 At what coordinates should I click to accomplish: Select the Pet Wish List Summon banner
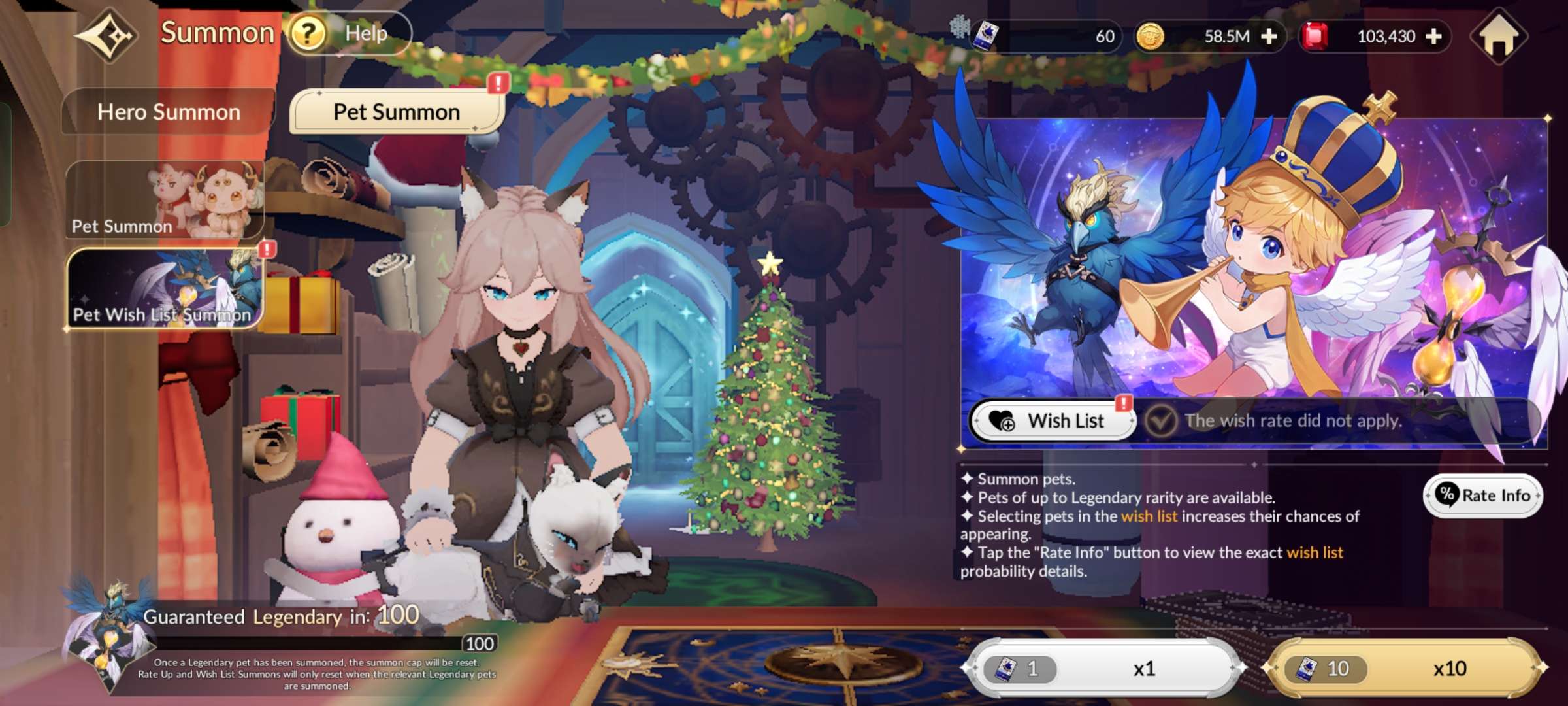(x=165, y=288)
